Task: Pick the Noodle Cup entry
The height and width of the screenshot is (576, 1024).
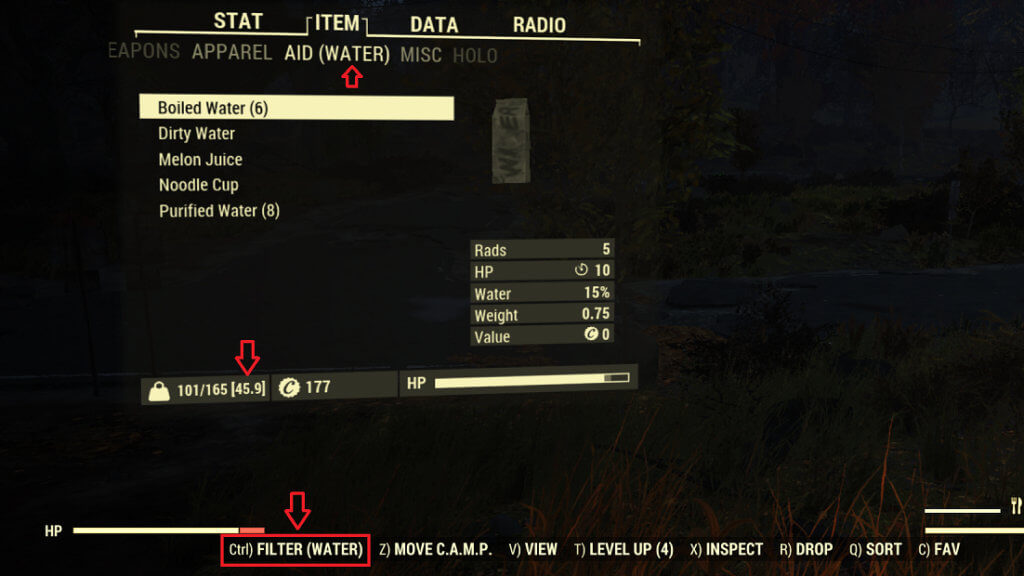Action: [x=198, y=185]
